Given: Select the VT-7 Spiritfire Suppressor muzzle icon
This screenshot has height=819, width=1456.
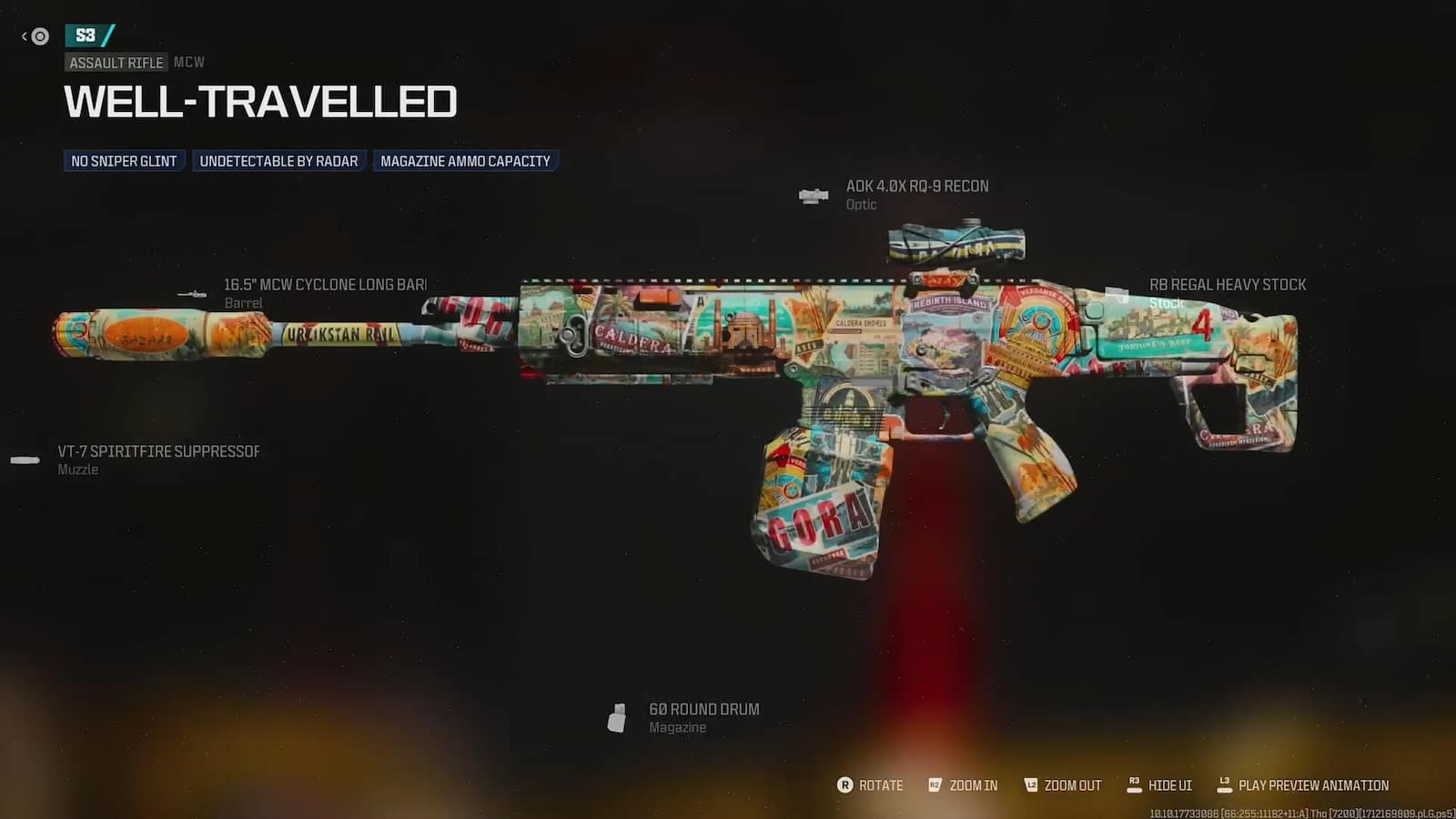Looking at the screenshot, I should [x=22, y=460].
